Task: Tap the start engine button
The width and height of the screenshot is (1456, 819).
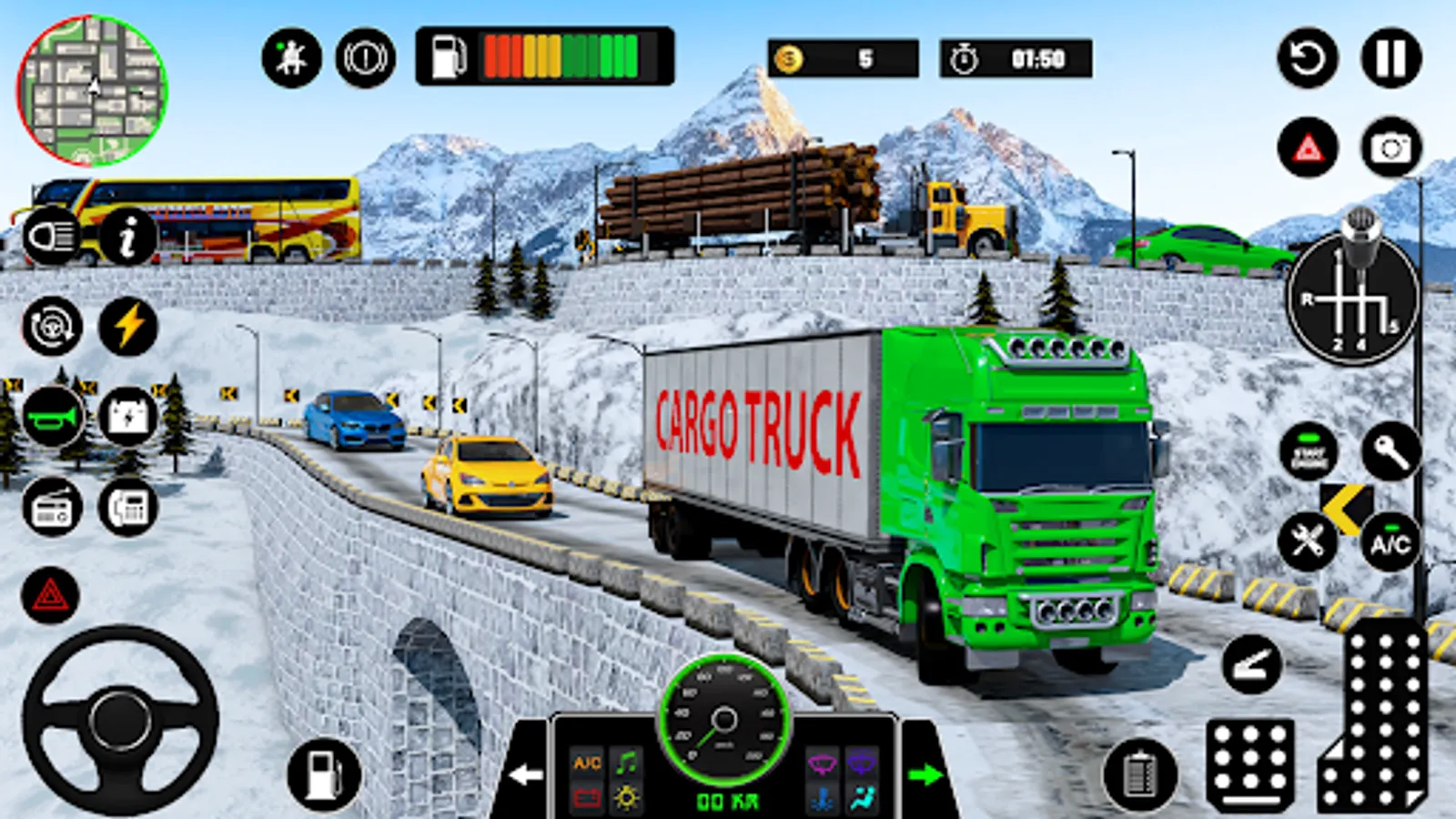Action: pos(1308,452)
